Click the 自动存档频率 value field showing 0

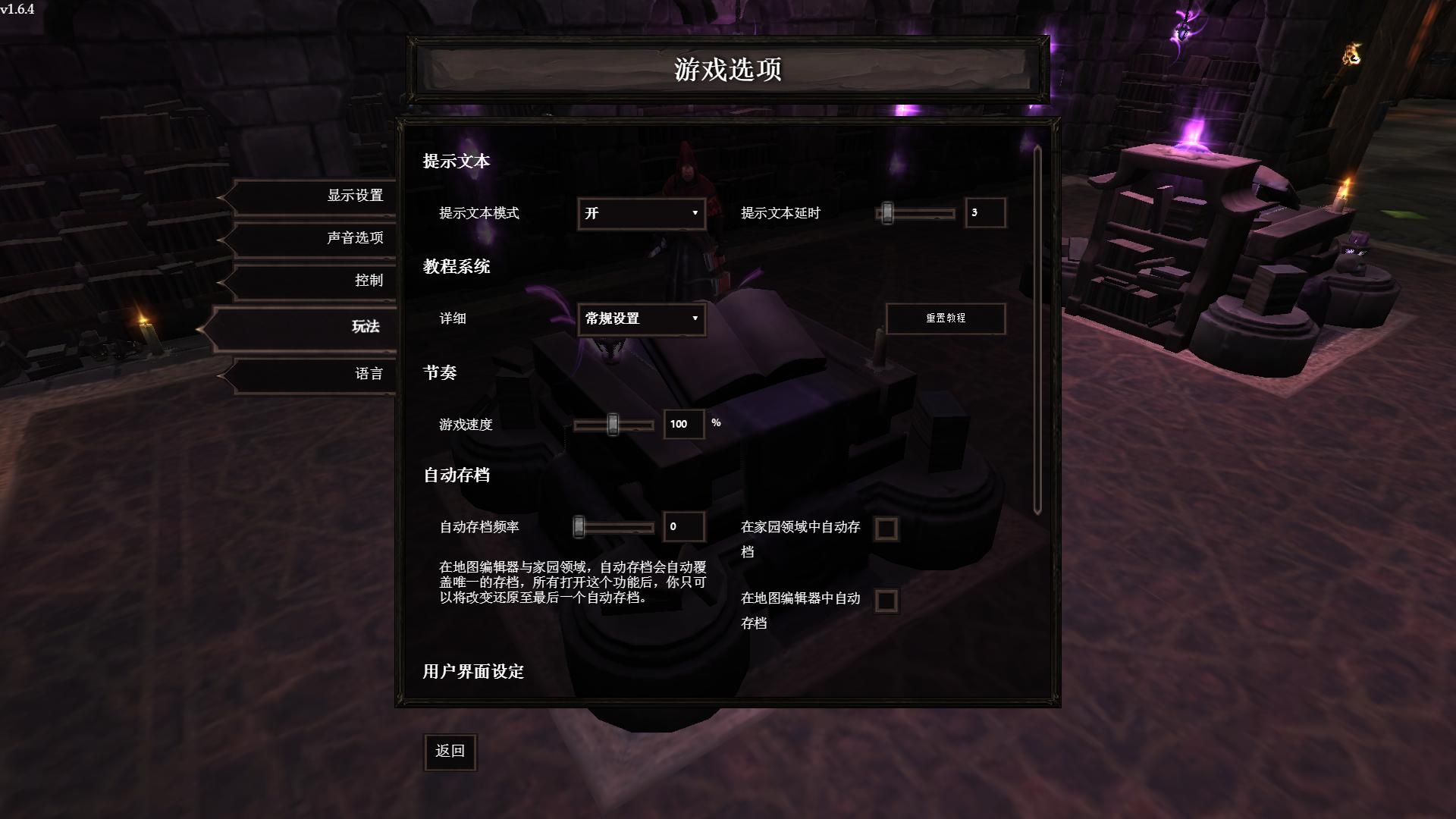point(682,526)
